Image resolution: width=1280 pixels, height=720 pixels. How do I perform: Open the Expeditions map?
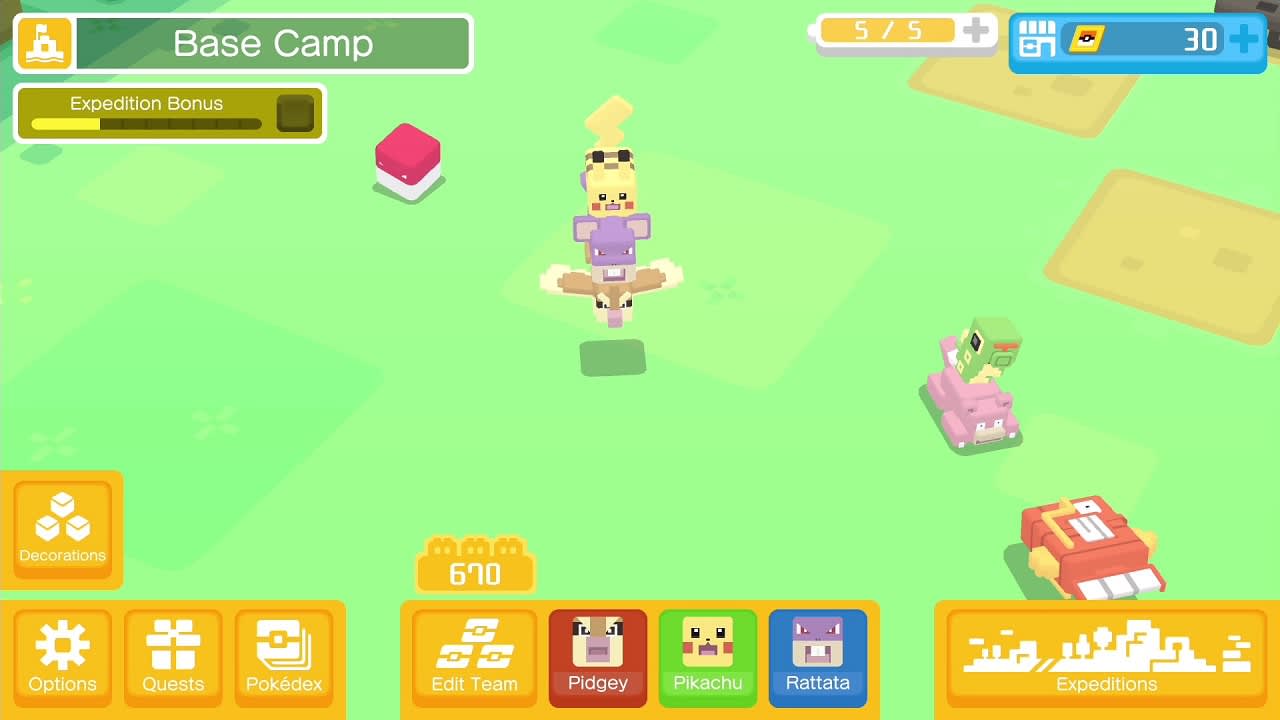click(1106, 657)
